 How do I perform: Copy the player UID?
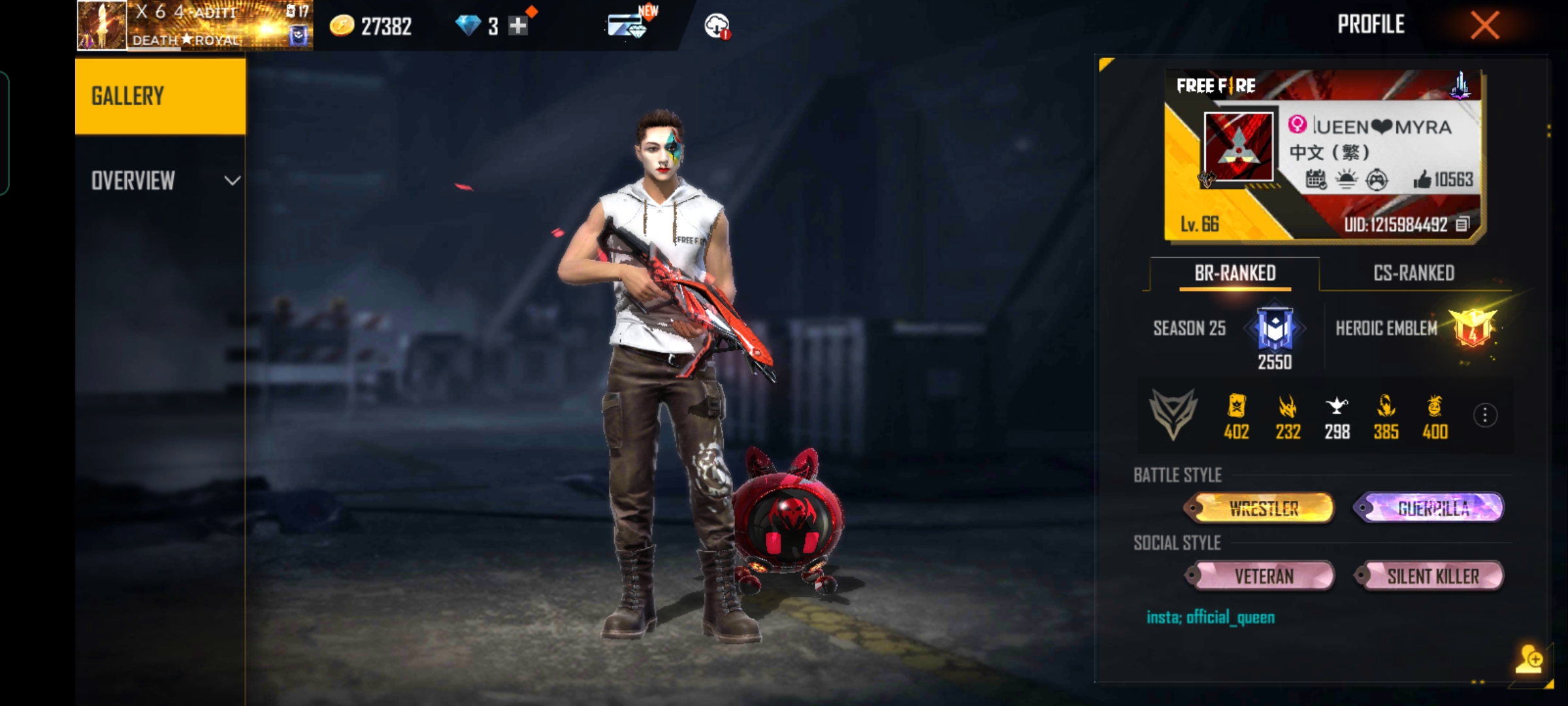(x=1463, y=225)
